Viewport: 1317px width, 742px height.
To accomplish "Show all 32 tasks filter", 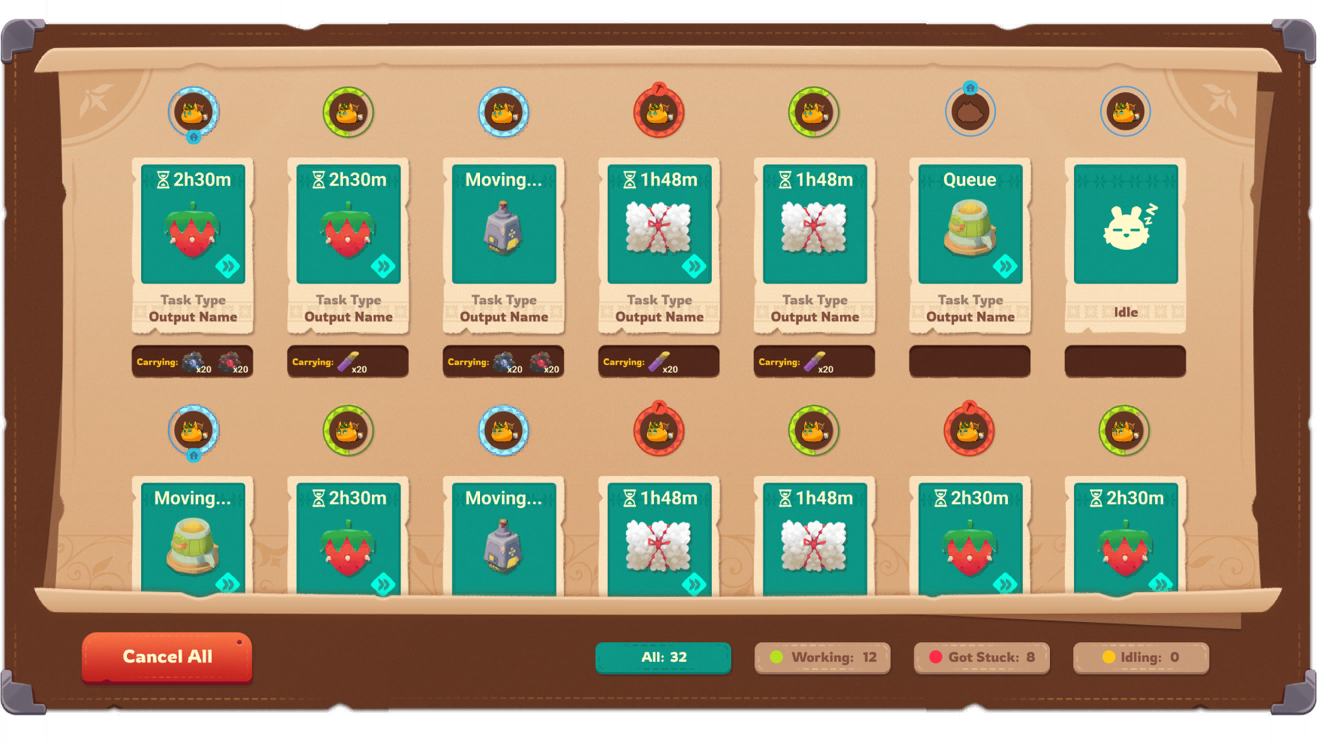I will click(663, 657).
